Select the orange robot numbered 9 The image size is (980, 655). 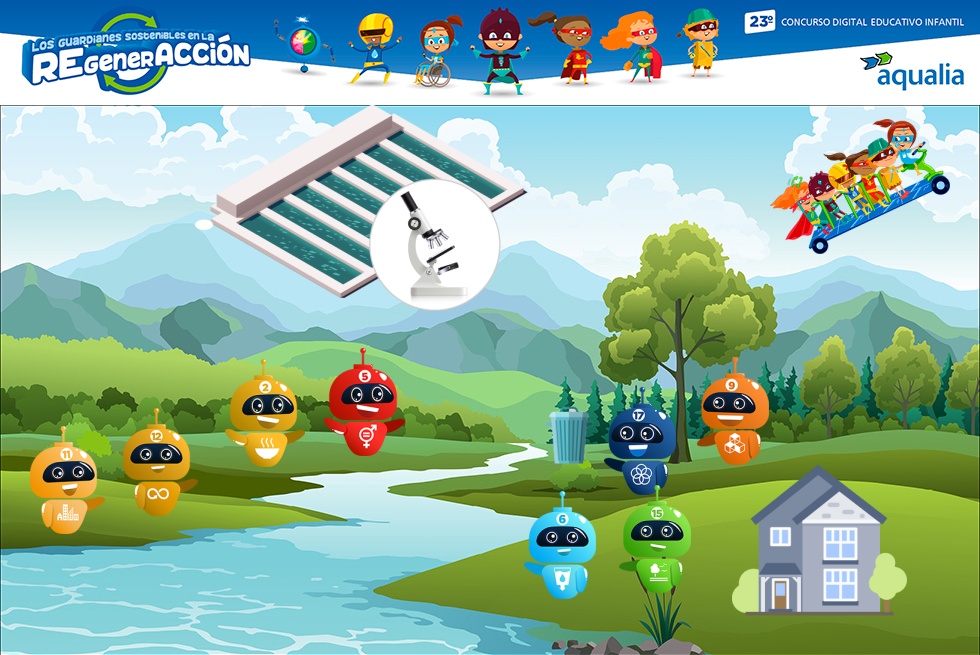point(733,415)
